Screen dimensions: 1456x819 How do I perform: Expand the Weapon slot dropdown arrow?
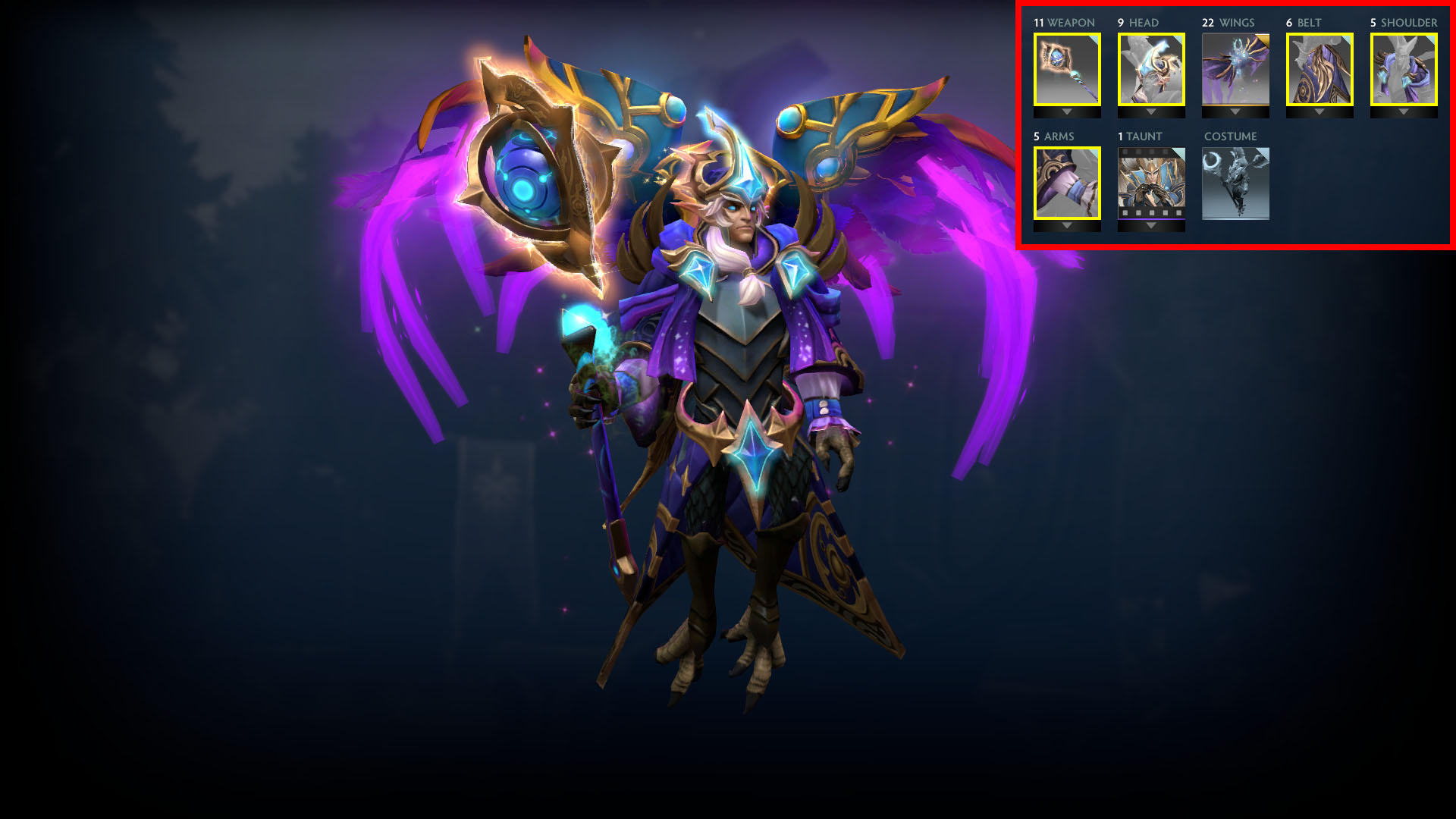pyautogui.click(x=1067, y=111)
